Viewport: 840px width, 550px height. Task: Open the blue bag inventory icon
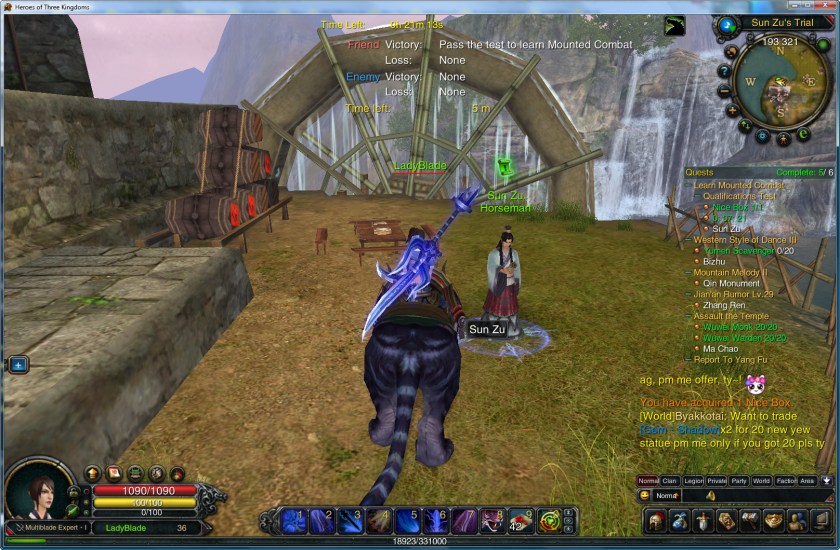point(680,520)
